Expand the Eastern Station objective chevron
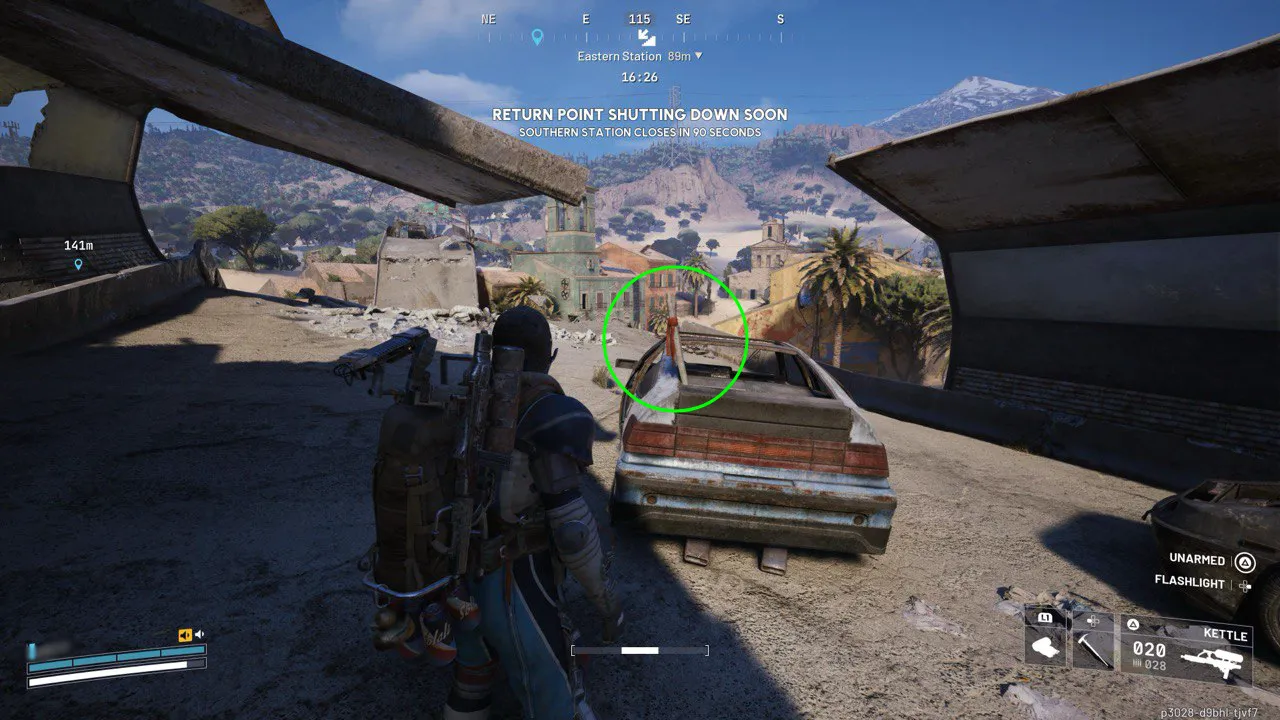The height and width of the screenshot is (720, 1280). pos(699,56)
